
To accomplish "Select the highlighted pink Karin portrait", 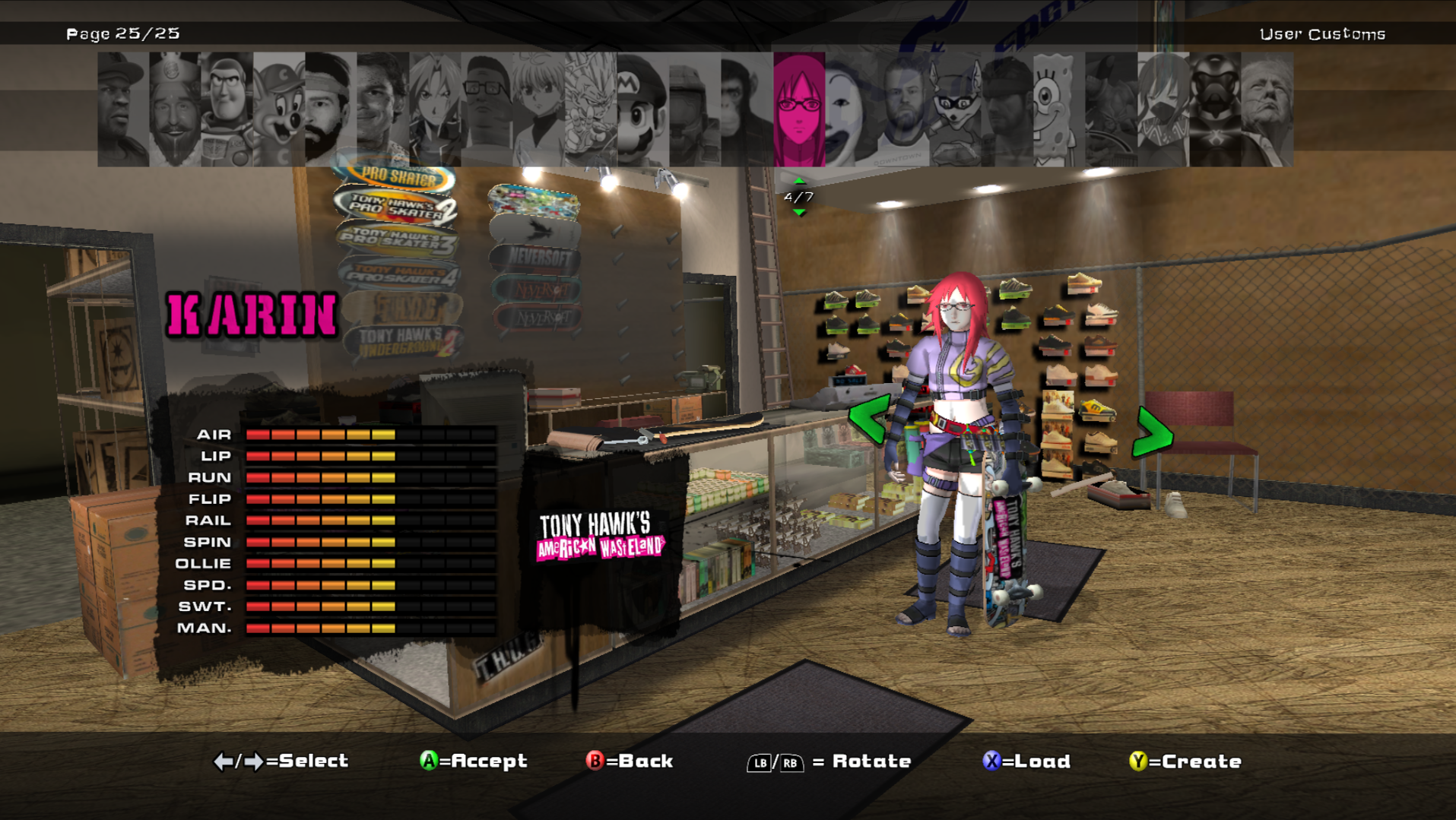I will coord(799,109).
